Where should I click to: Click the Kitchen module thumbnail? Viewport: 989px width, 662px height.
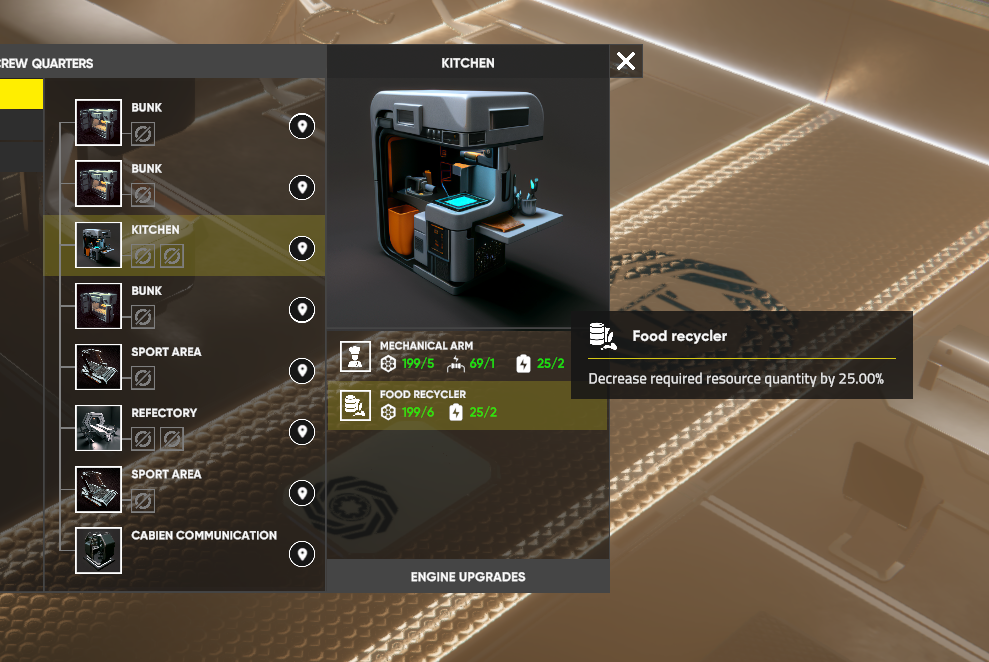pos(98,245)
